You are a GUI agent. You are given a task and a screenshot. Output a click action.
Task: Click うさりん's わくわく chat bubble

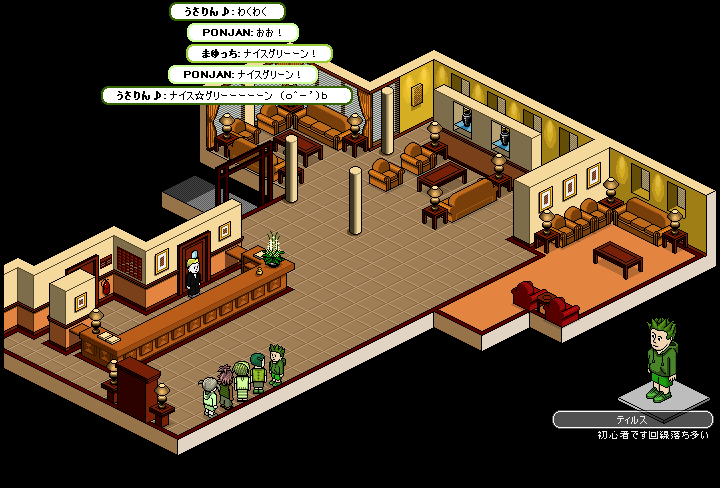227,12
